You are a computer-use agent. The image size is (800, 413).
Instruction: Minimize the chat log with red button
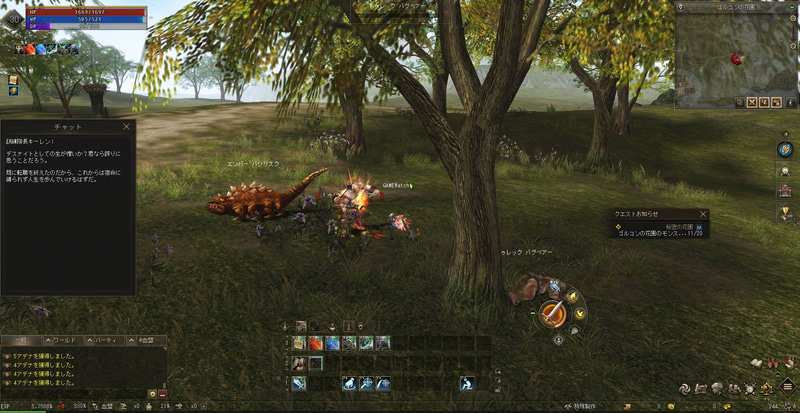[x=162, y=394]
